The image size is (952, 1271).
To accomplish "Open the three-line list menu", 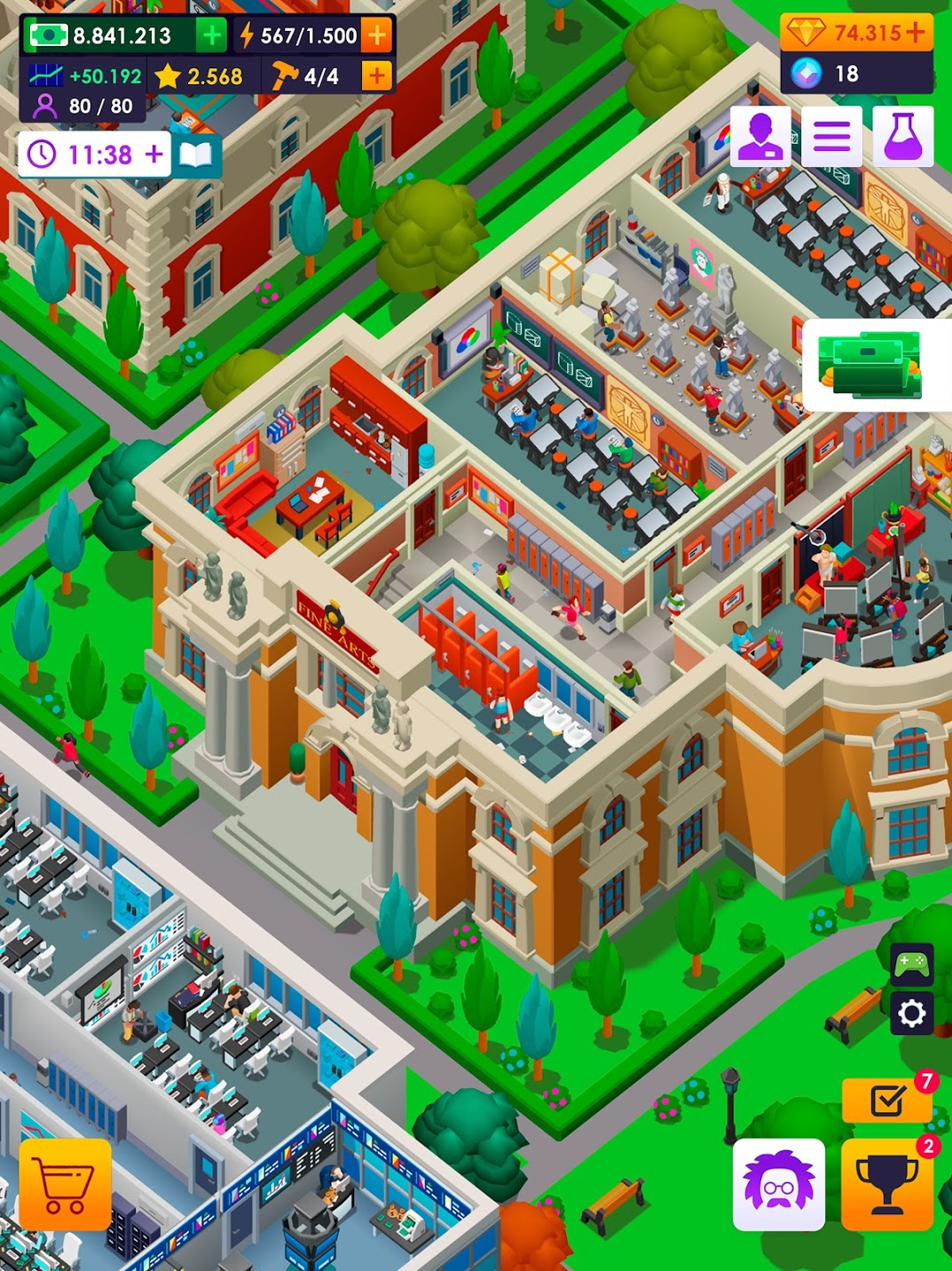I will point(831,137).
